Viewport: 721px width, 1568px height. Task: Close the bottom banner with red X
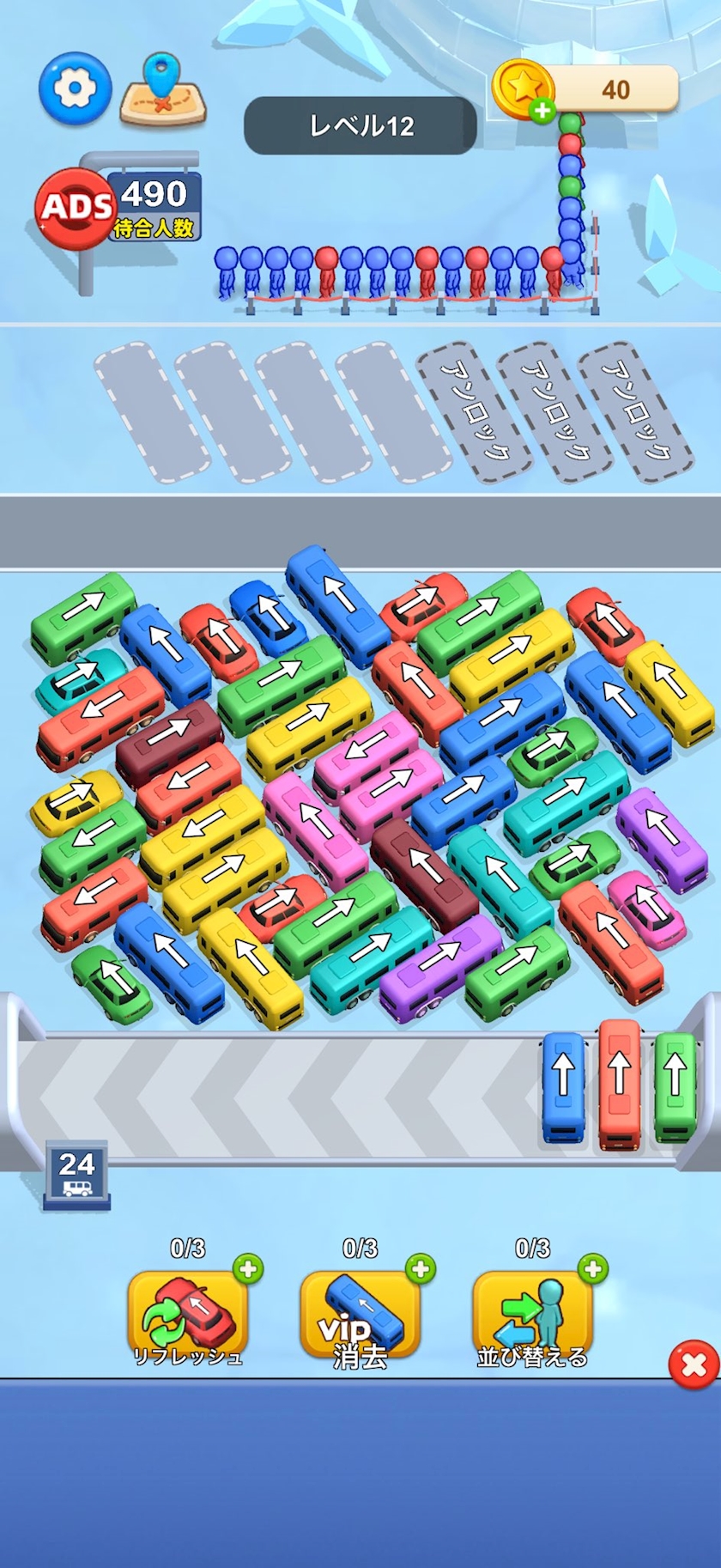tap(694, 1364)
